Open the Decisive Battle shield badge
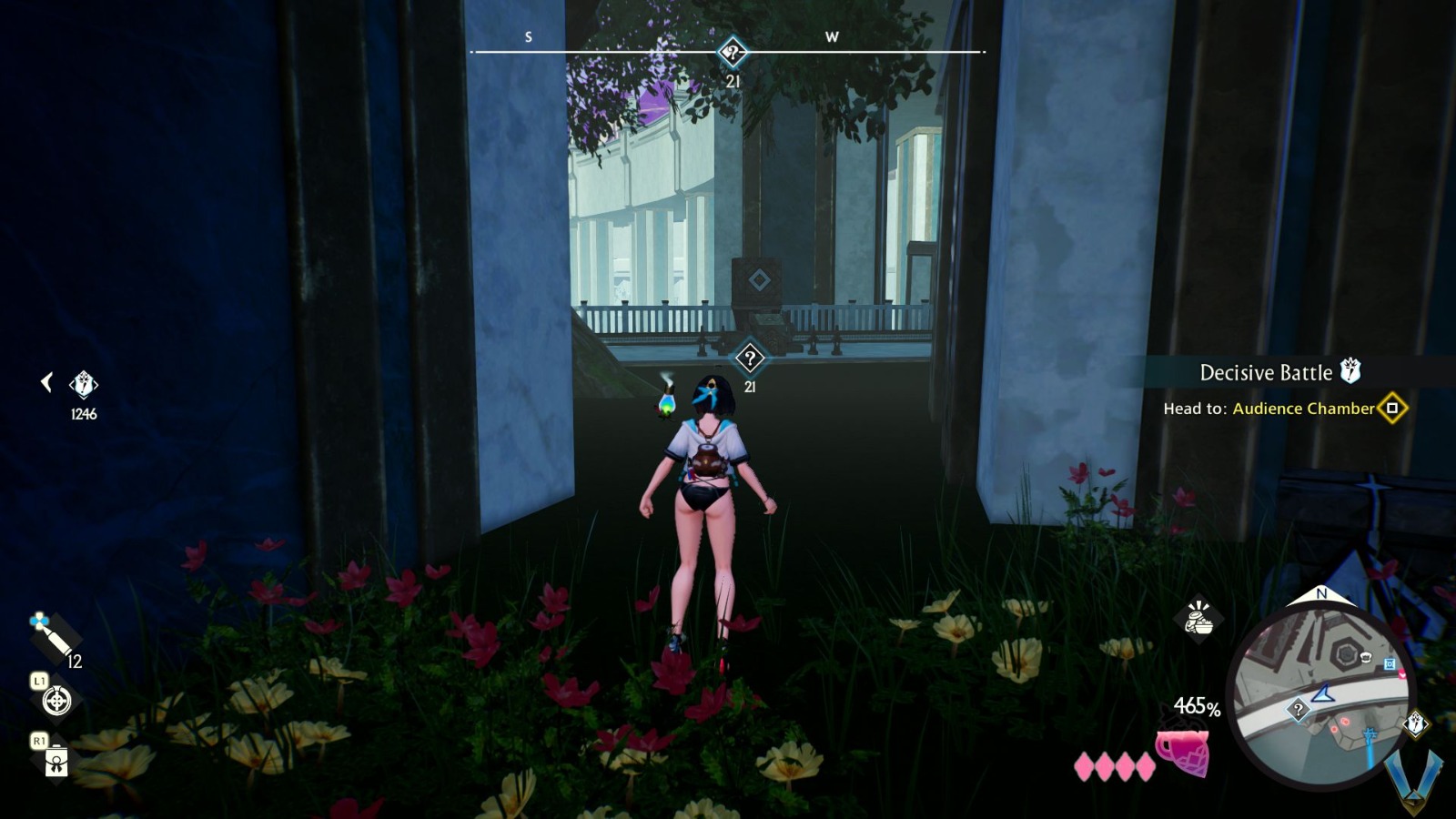1456x819 pixels. (x=1351, y=371)
